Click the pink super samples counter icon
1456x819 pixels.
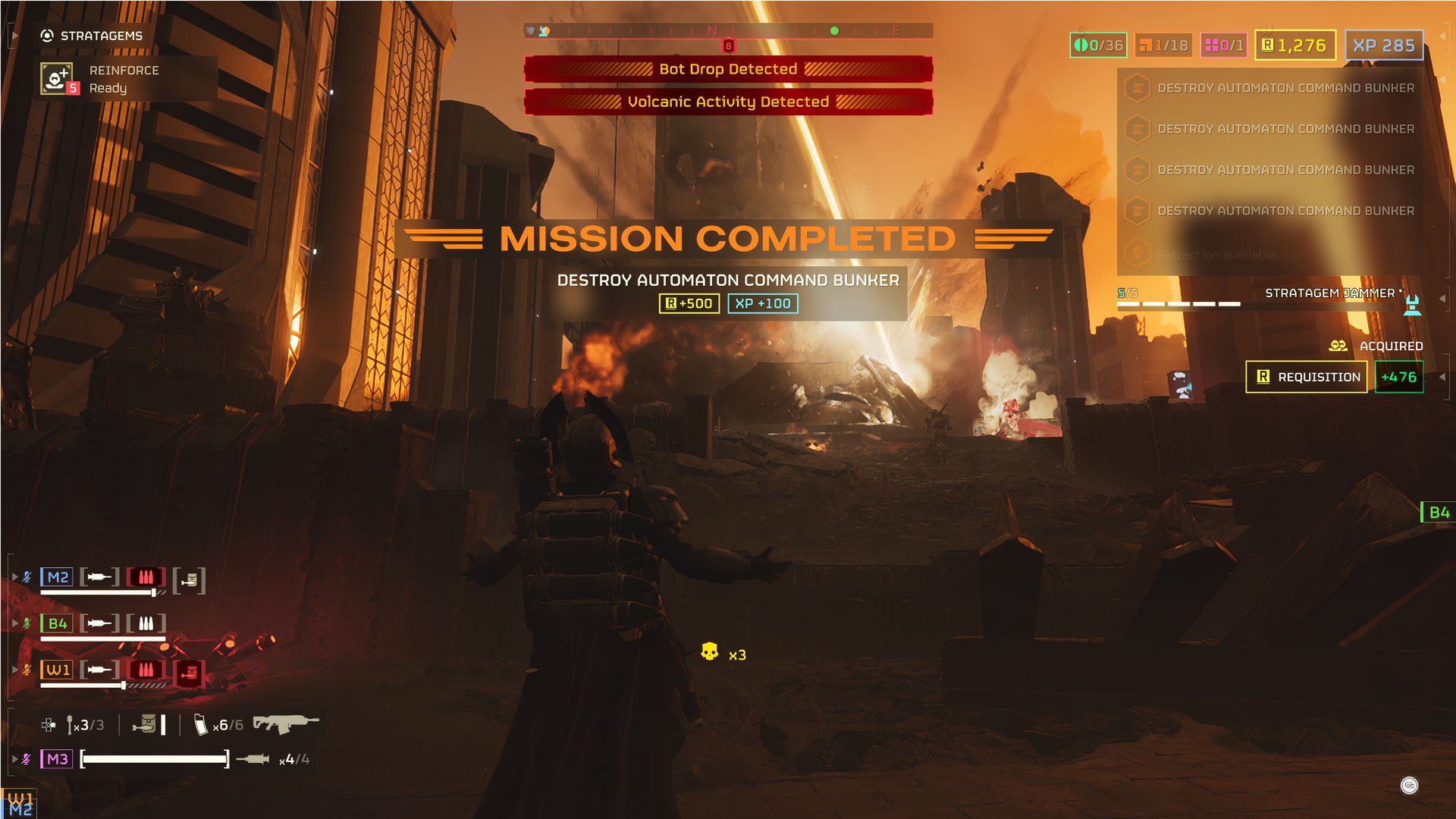pos(1212,45)
